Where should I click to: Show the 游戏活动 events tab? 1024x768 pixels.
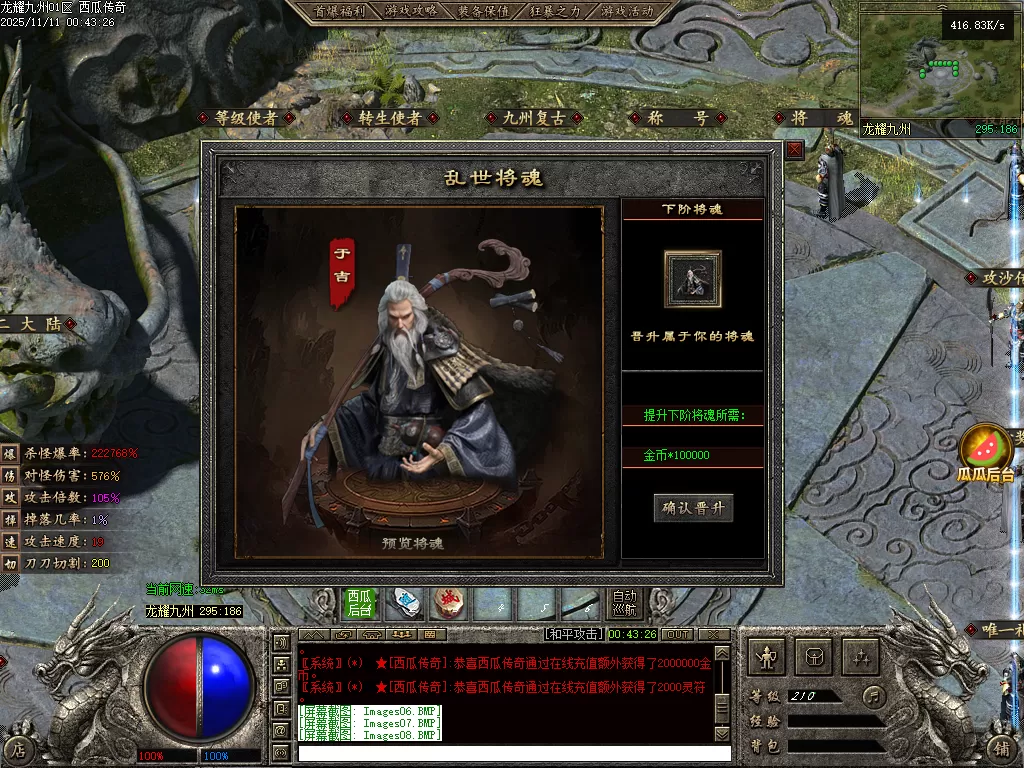627,11
